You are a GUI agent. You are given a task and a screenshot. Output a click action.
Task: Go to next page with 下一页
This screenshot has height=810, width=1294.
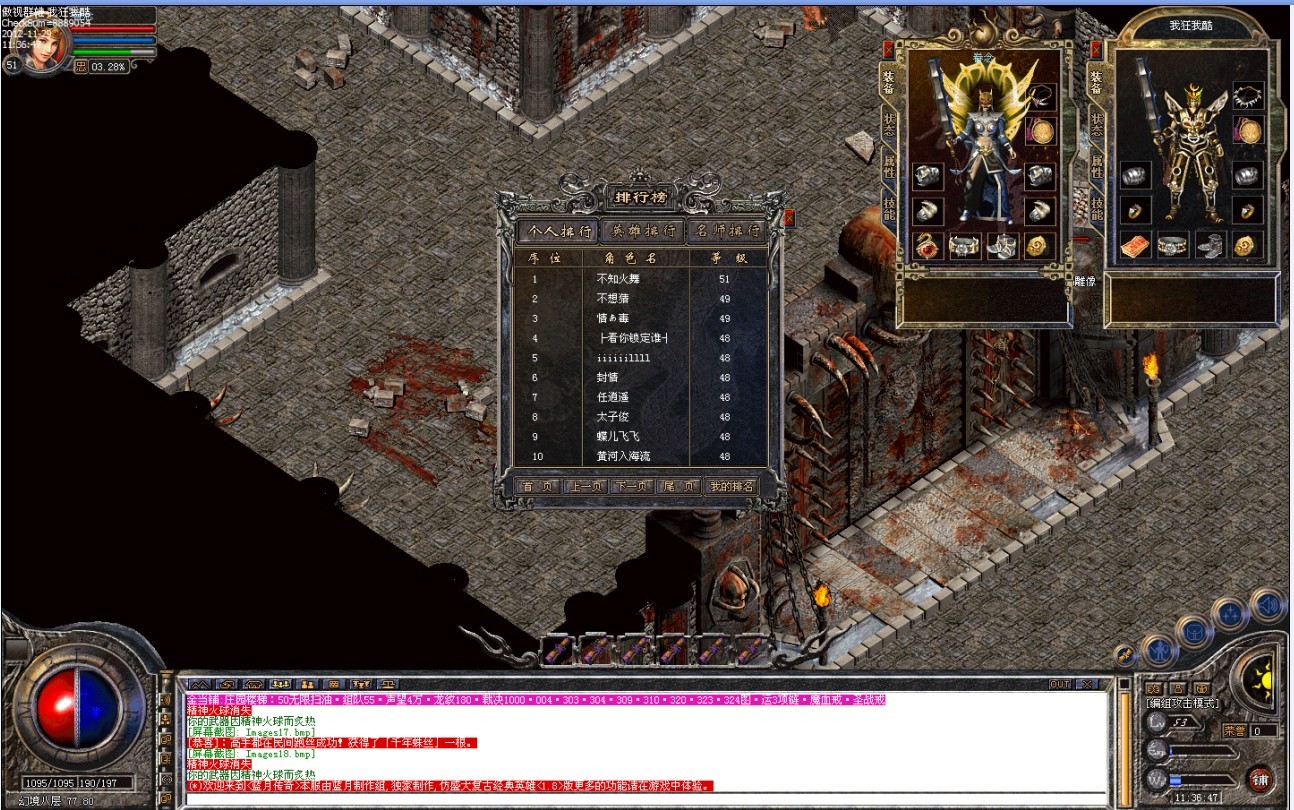[631, 487]
